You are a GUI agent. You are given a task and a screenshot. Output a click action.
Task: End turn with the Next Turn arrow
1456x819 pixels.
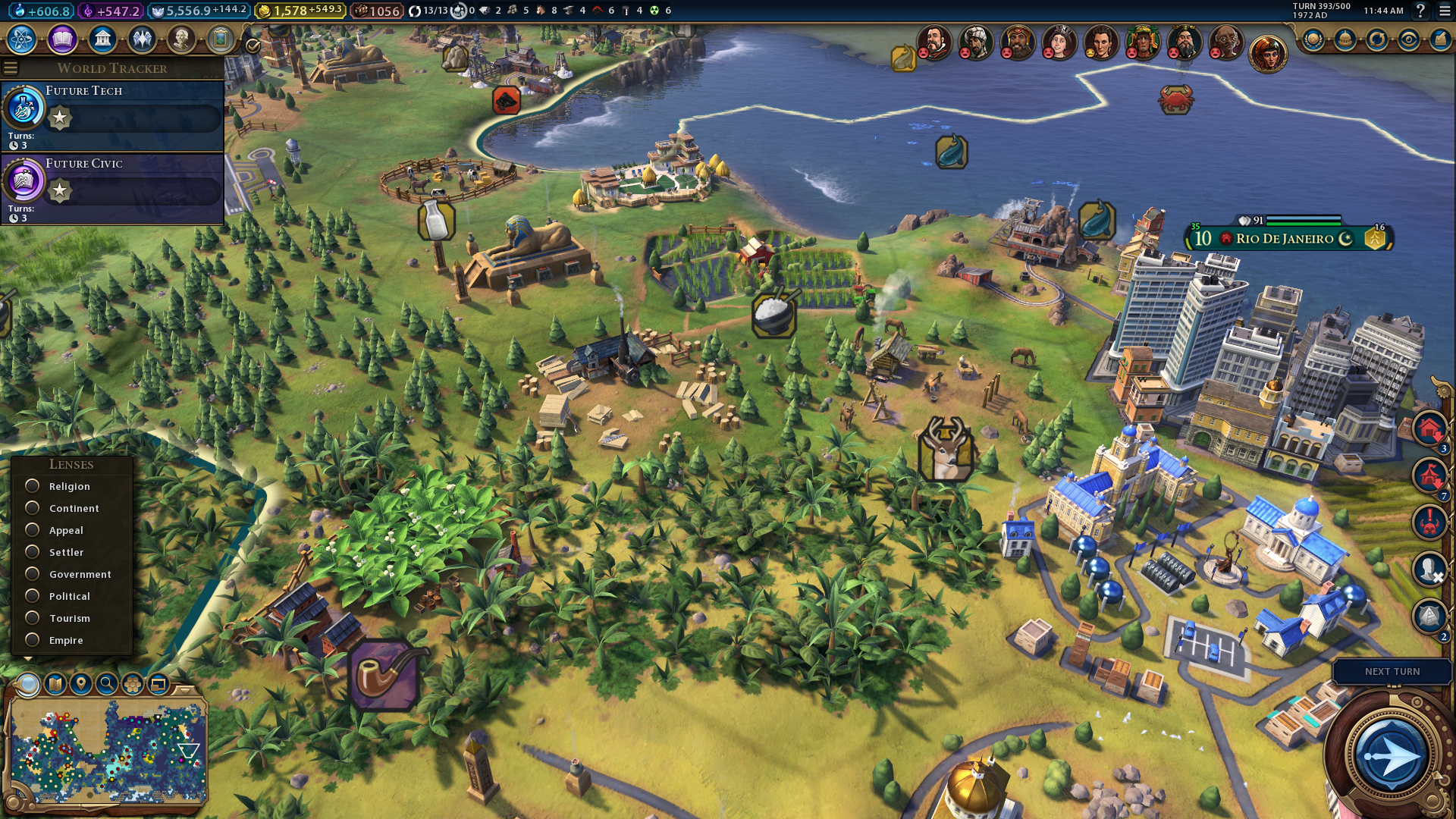[x=1391, y=756]
